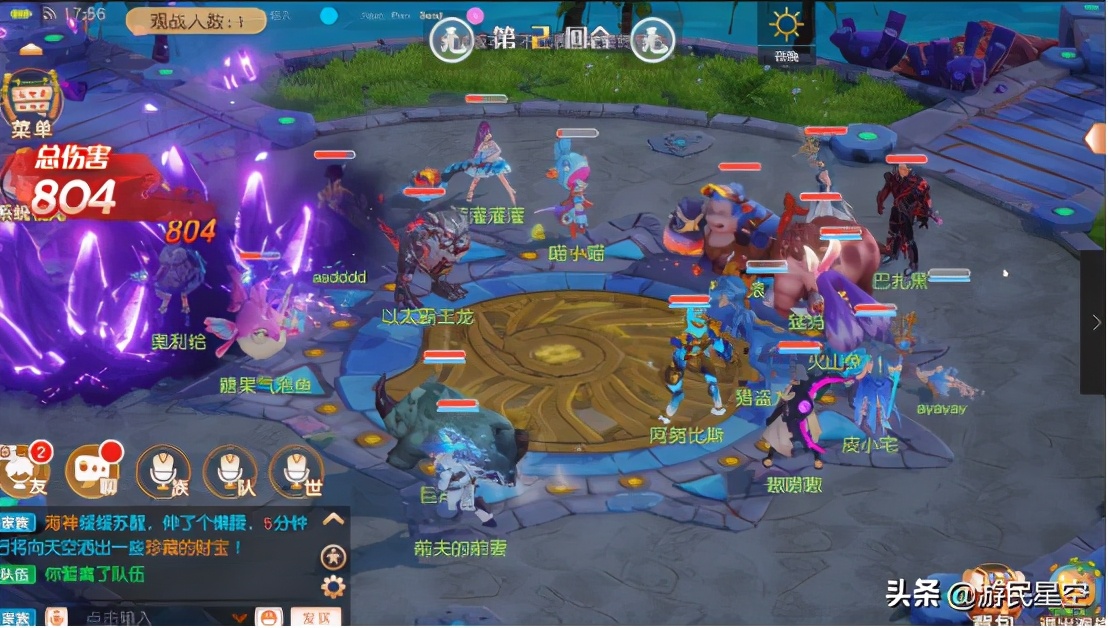Open the backpack (背包) icon
Image resolution: width=1108 pixels, height=628 pixels.
click(995, 590)
